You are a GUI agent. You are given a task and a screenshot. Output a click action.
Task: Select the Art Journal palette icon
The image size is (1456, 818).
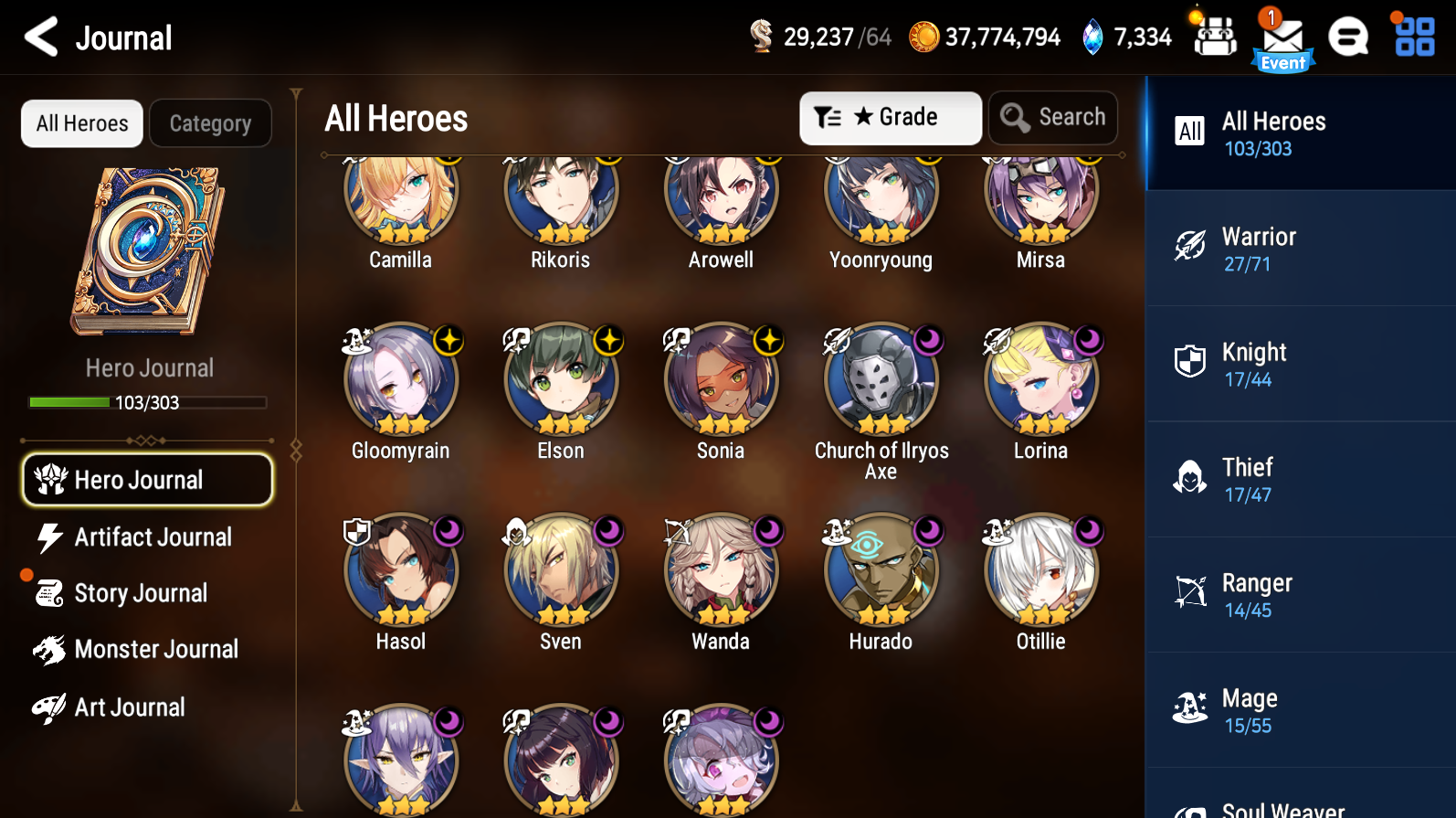coord(52,706)
